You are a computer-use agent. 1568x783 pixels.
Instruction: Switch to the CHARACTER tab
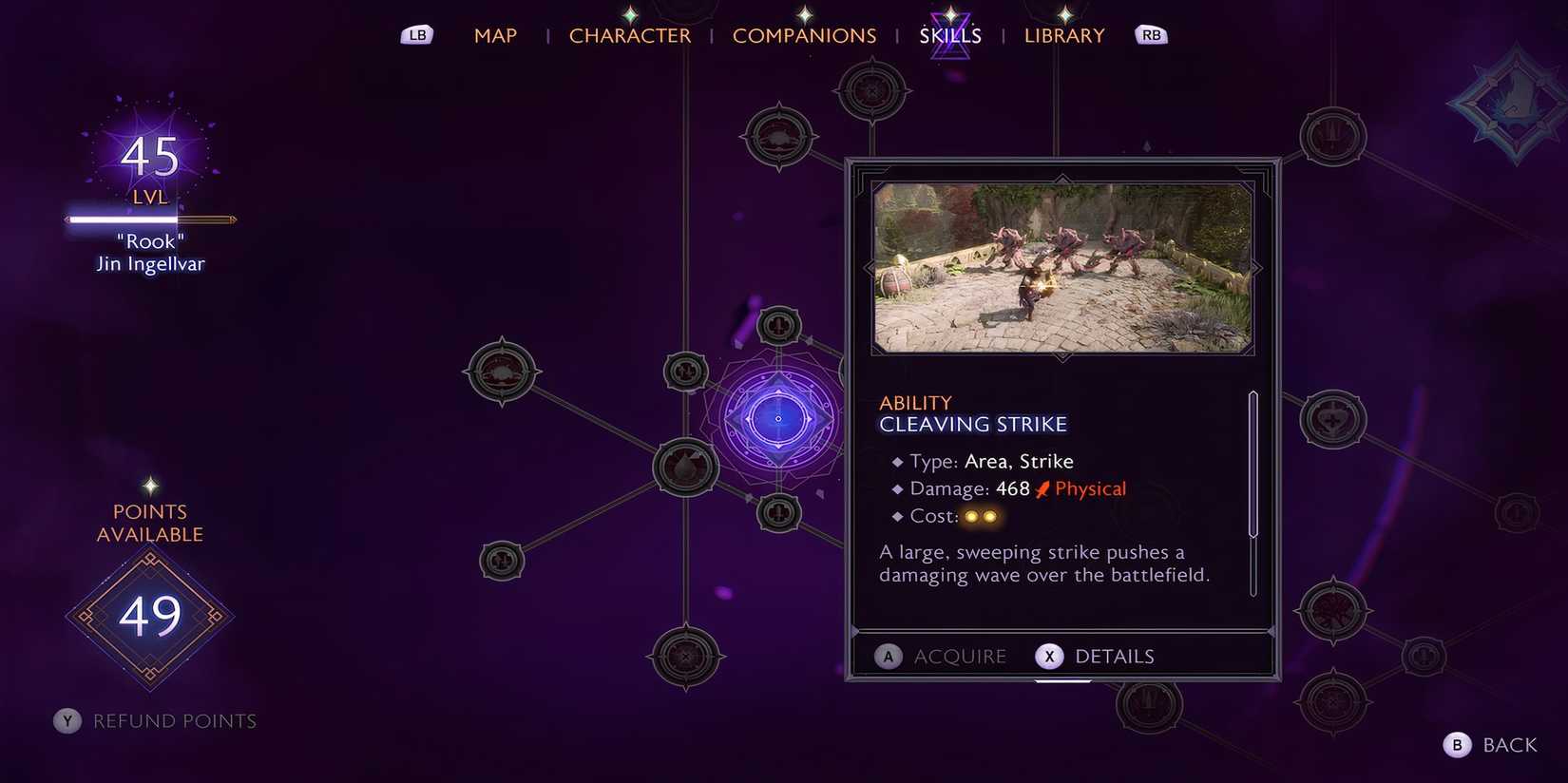(630, 35)
